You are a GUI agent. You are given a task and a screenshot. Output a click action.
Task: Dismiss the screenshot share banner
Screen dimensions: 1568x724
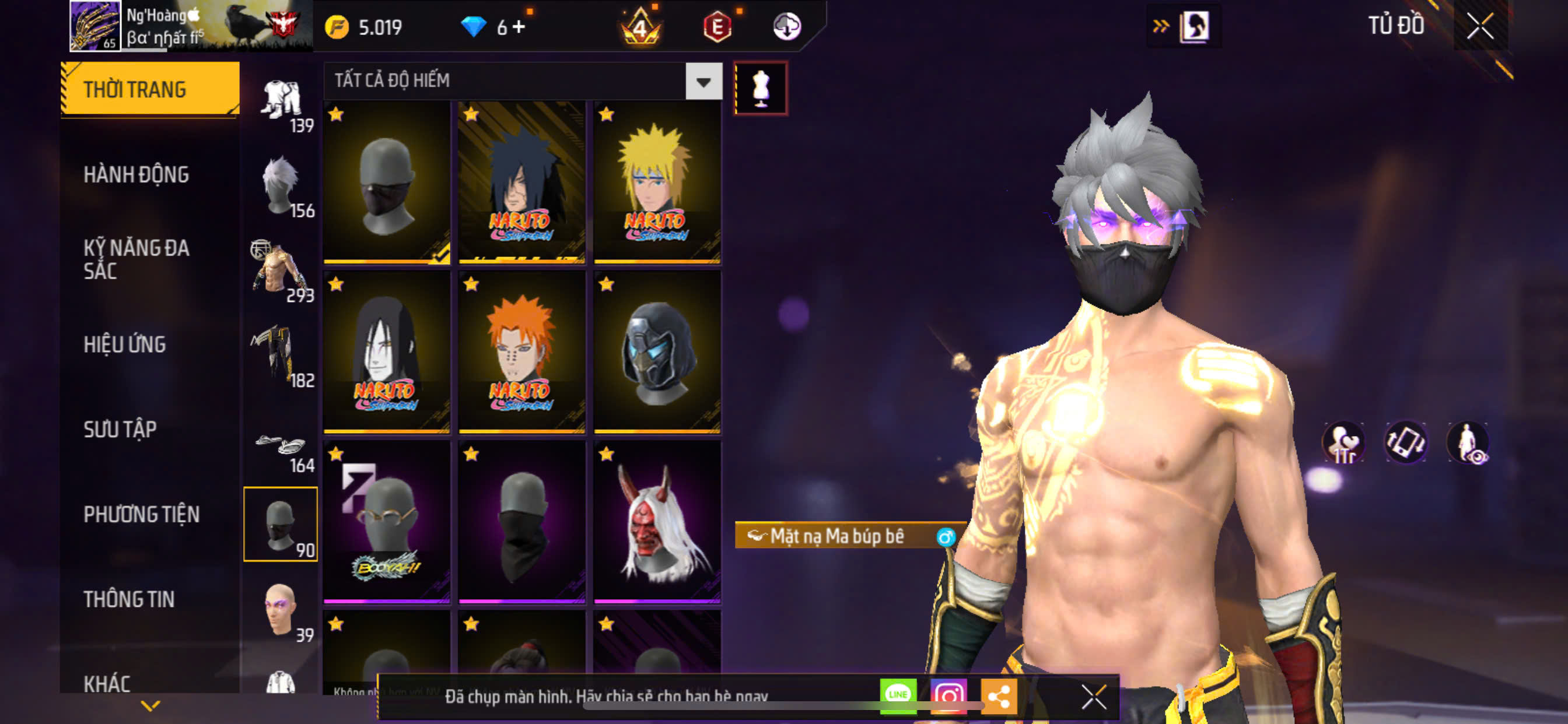click(x=1093, y=697)
